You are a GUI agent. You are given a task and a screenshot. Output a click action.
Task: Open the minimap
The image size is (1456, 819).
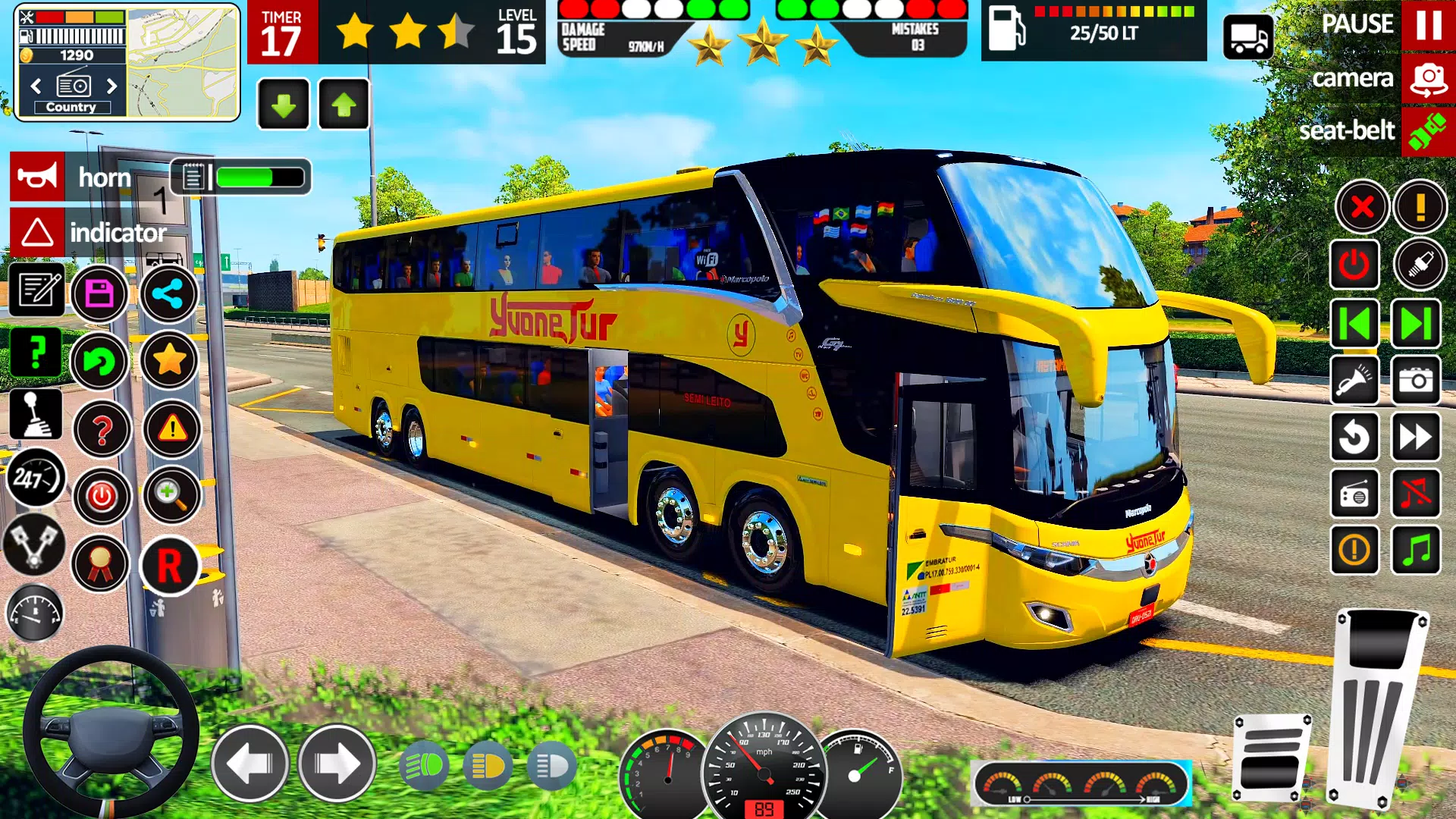pos(182,62)
